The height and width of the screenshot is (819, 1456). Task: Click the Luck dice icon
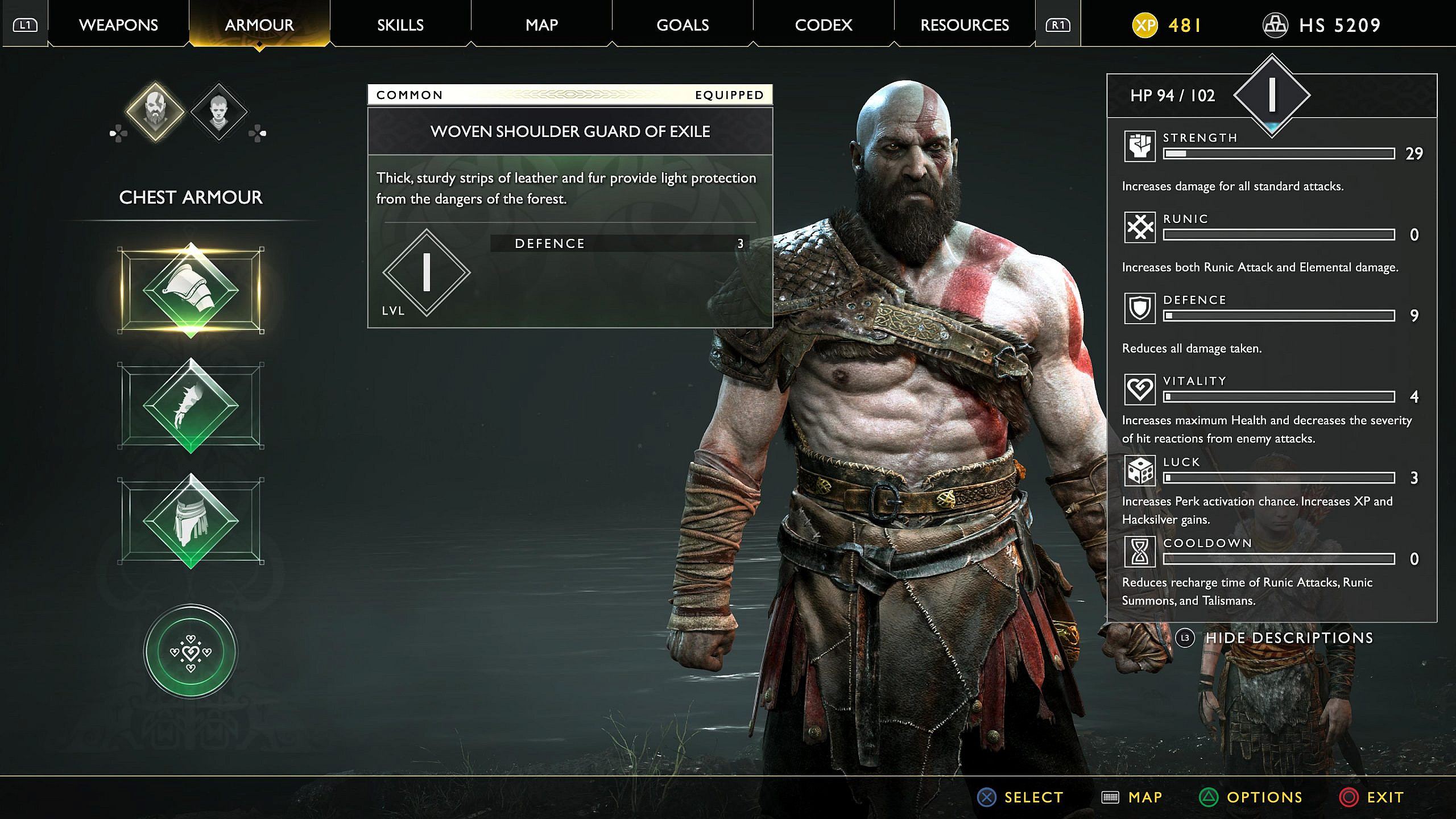coord(1140,471)
